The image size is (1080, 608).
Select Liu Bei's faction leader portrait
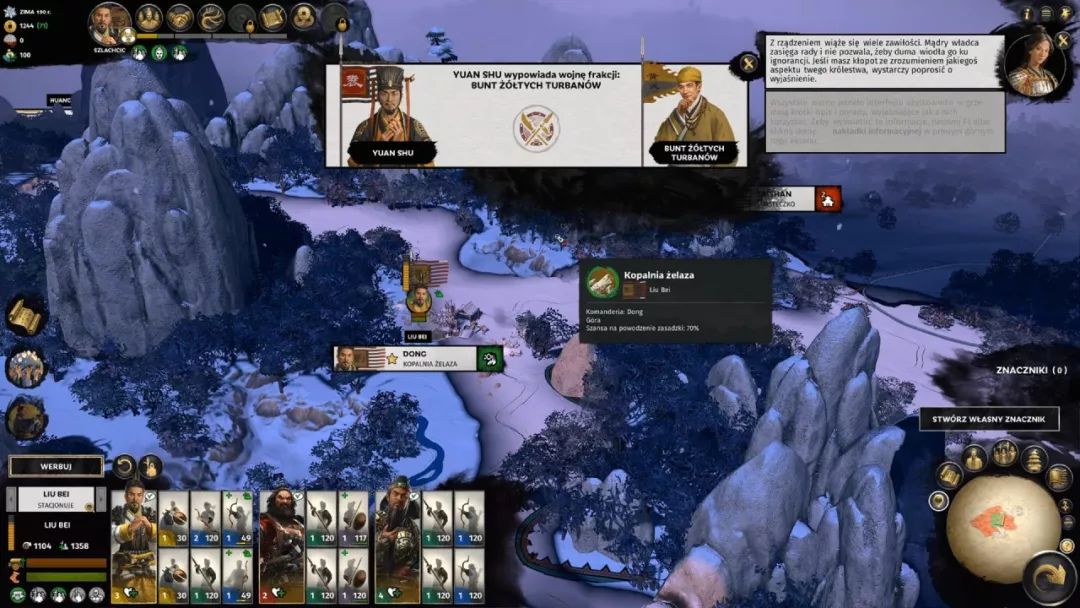point(110,23)
